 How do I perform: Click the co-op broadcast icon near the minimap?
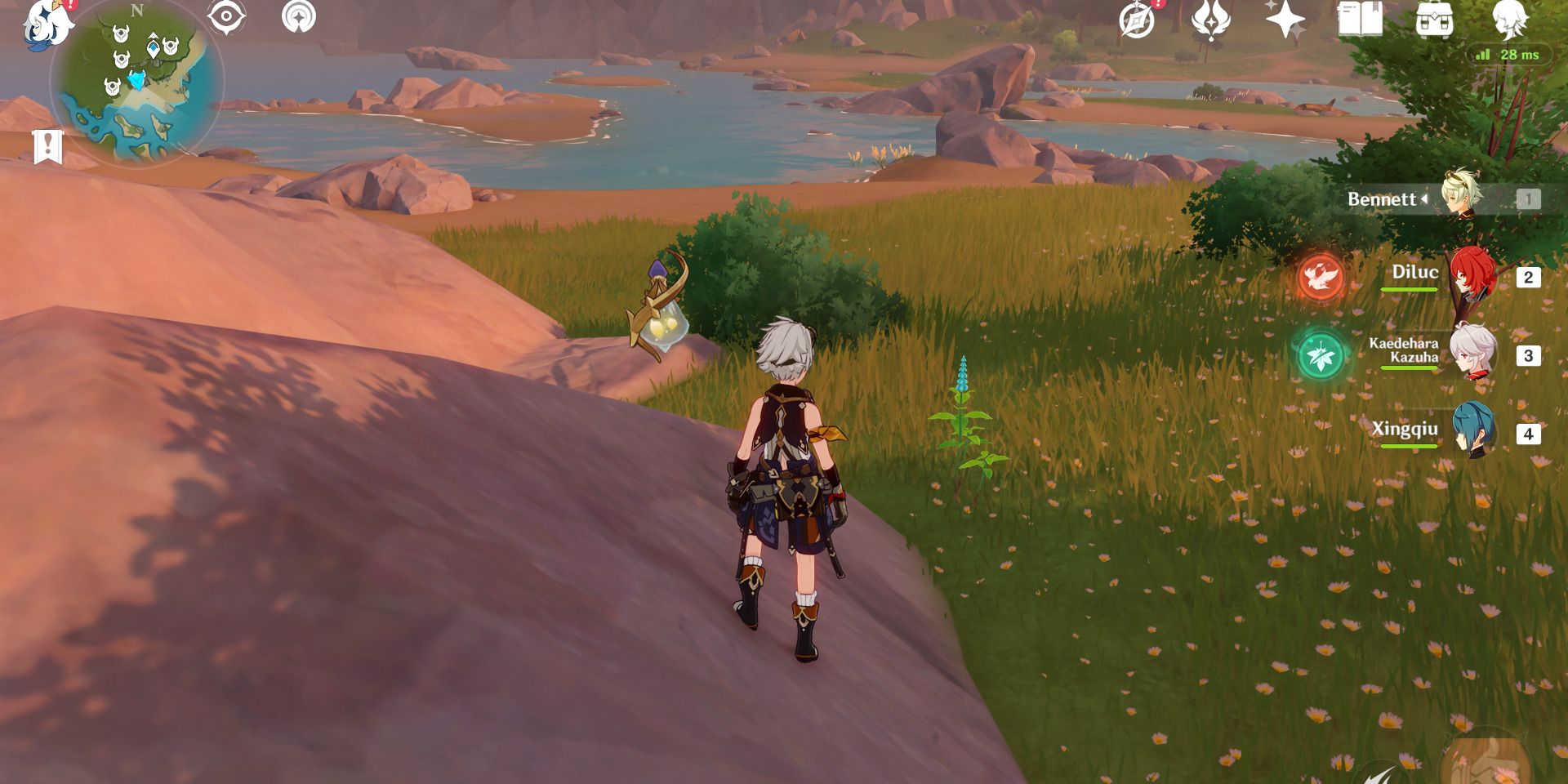point(301,16)
